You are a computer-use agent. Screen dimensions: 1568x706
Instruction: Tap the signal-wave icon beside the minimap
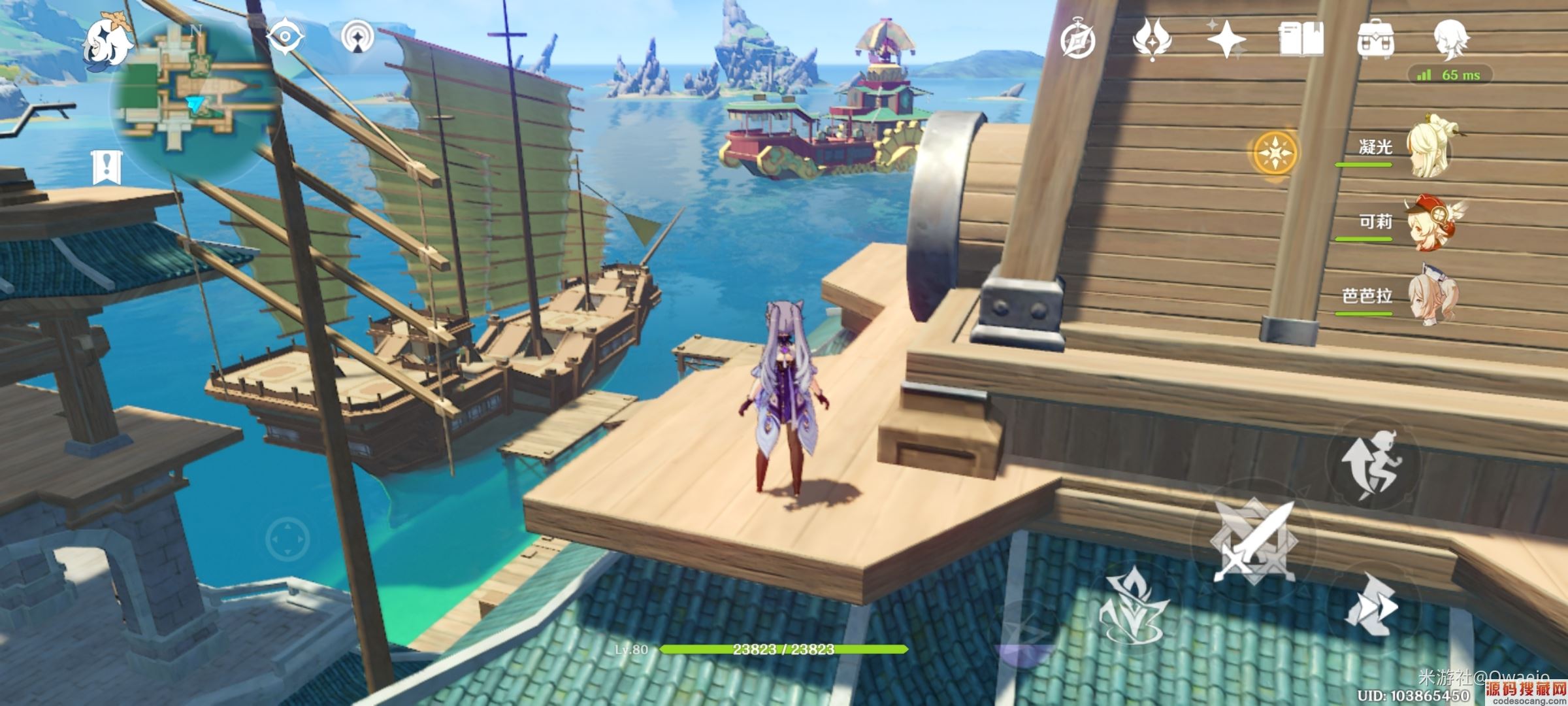(358, 37)
